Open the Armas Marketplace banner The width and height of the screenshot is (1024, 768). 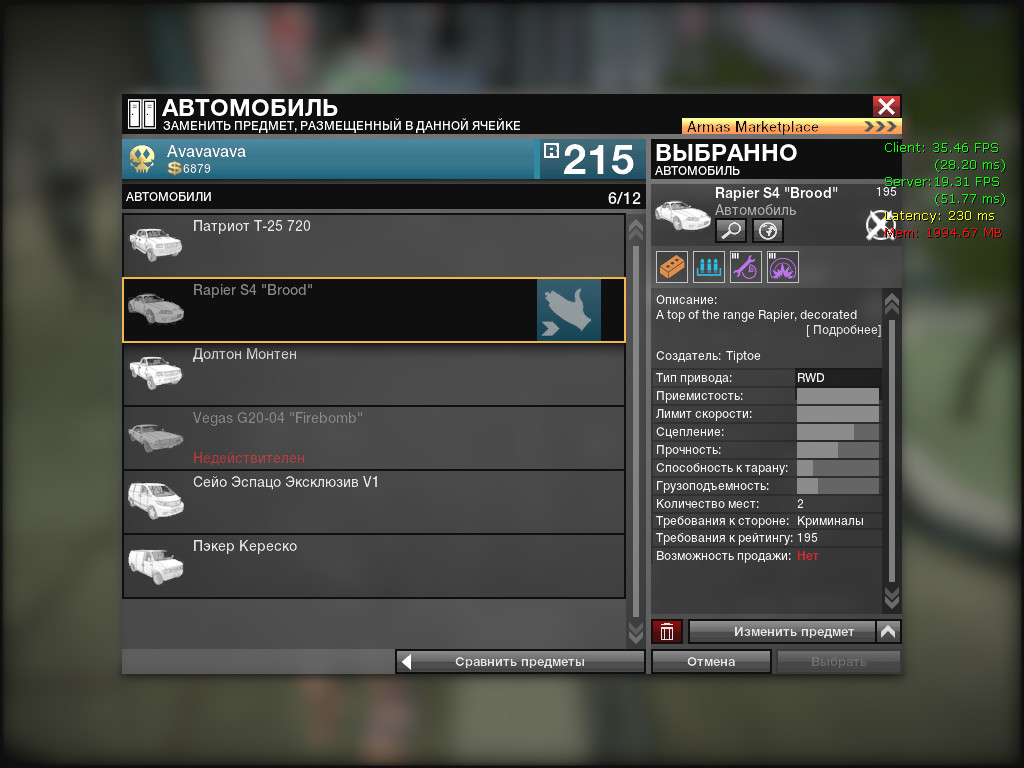790,127
